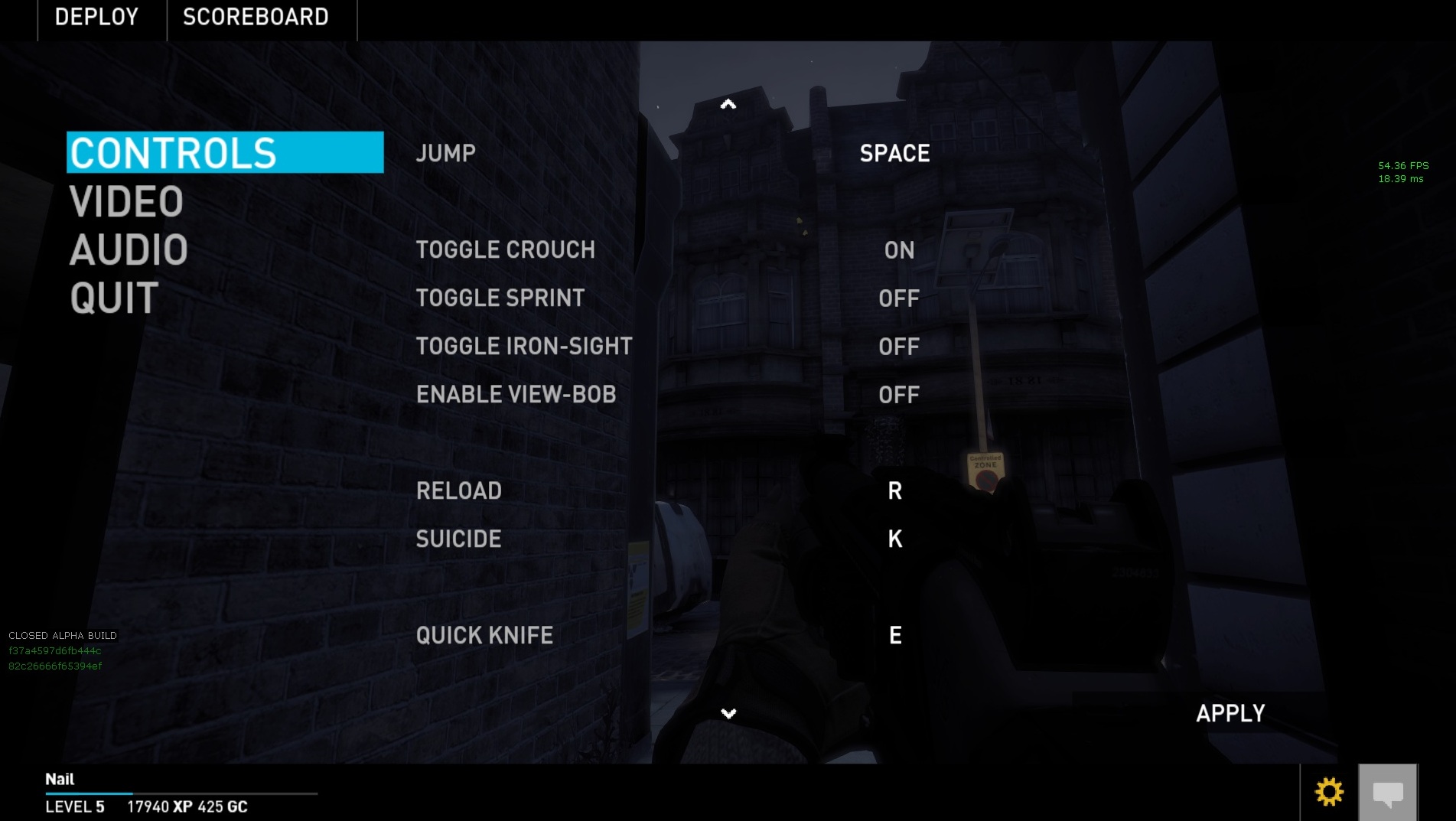Rebind the Reload key R

pyautogui.click(x=894, y=491)
